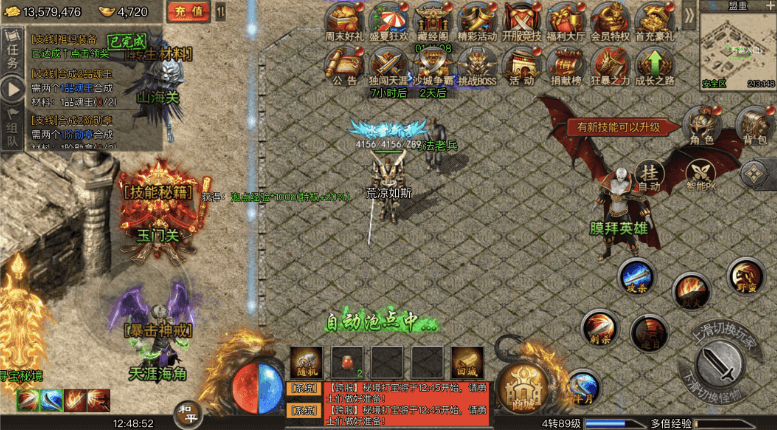
Task: Open the 盛夏狂欢 summer event icon
Action: (390, 22)
